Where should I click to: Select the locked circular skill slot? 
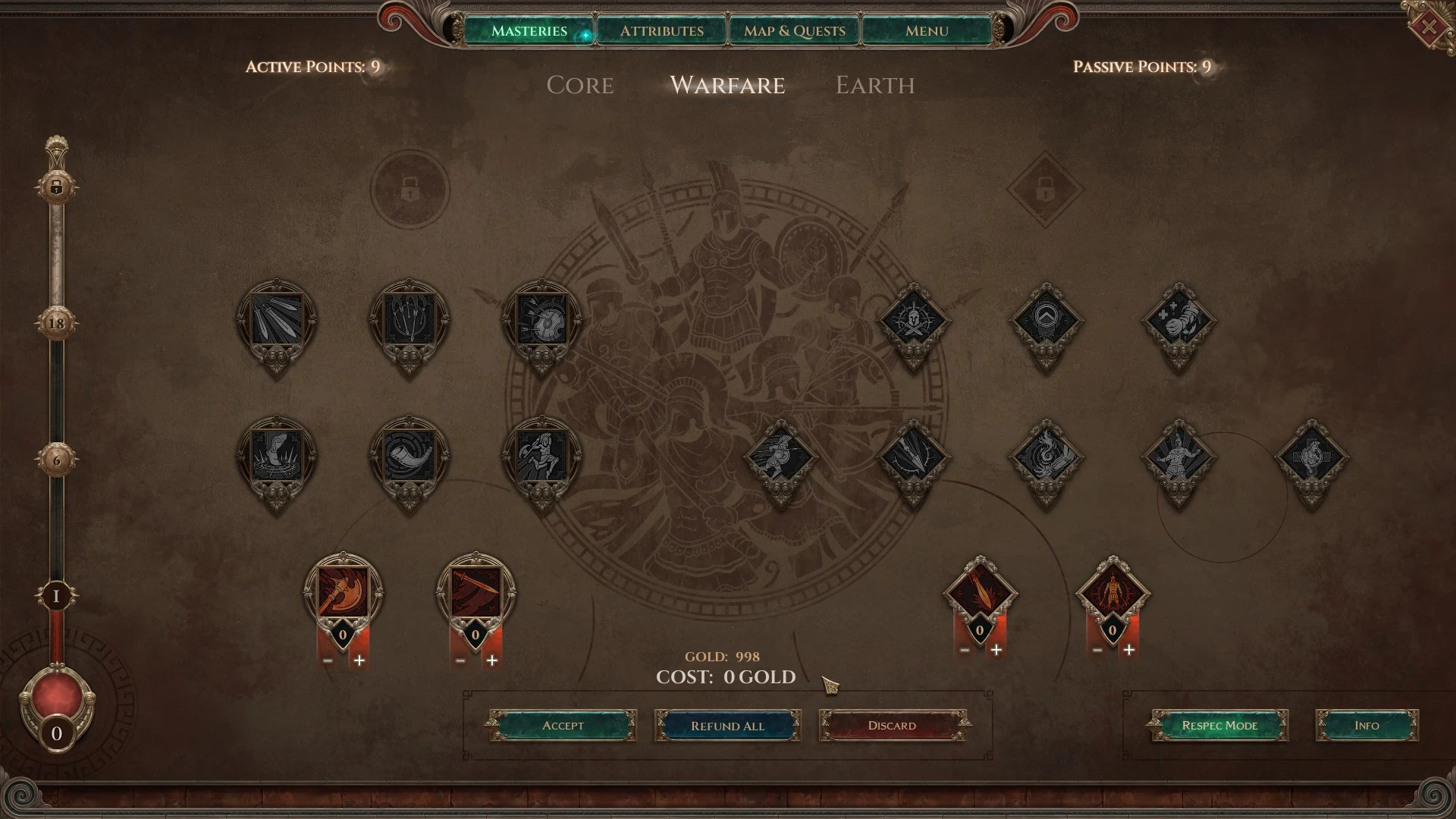[x=409, y=188]
